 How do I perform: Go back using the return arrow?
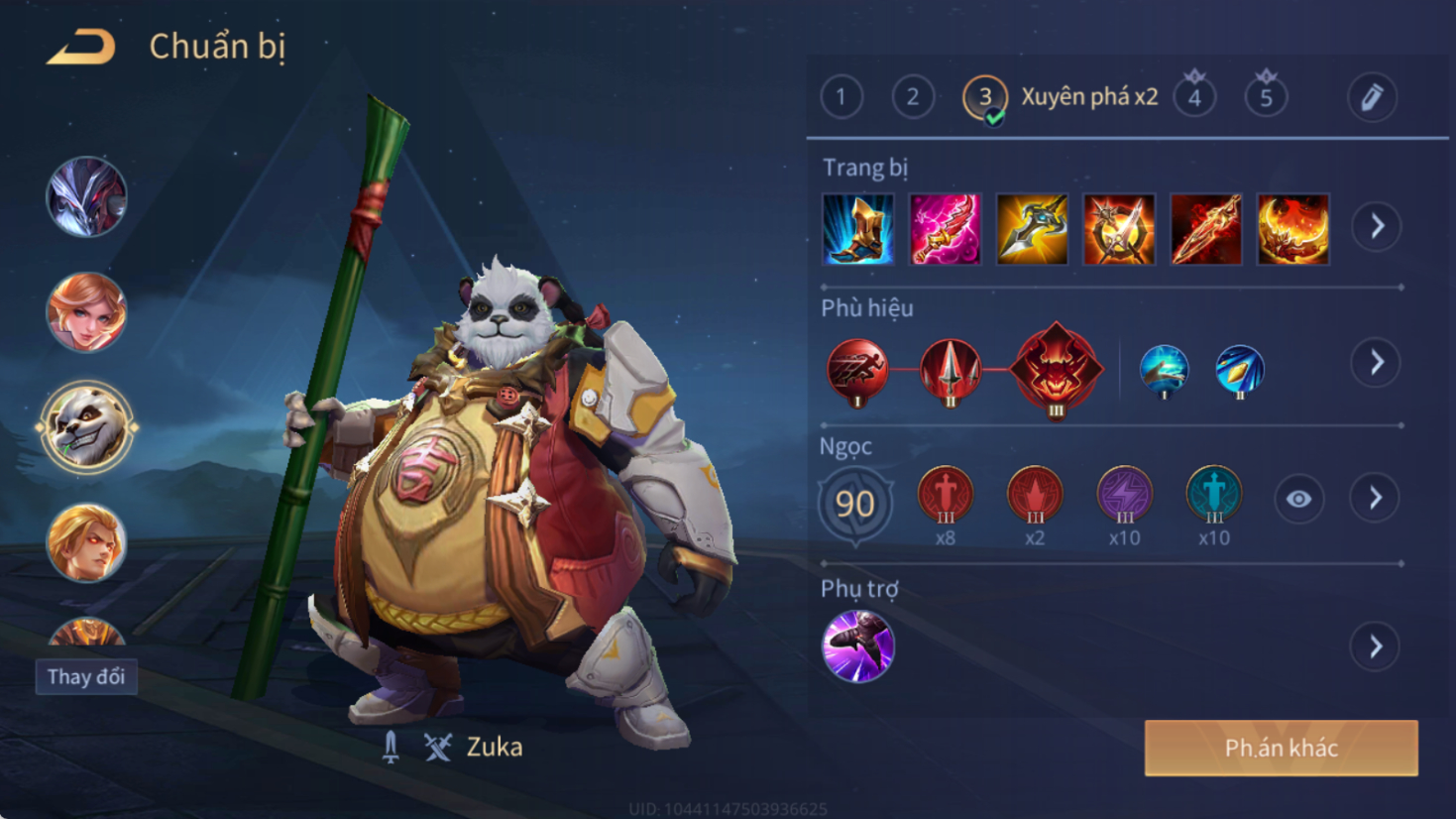tap(81, 47)
